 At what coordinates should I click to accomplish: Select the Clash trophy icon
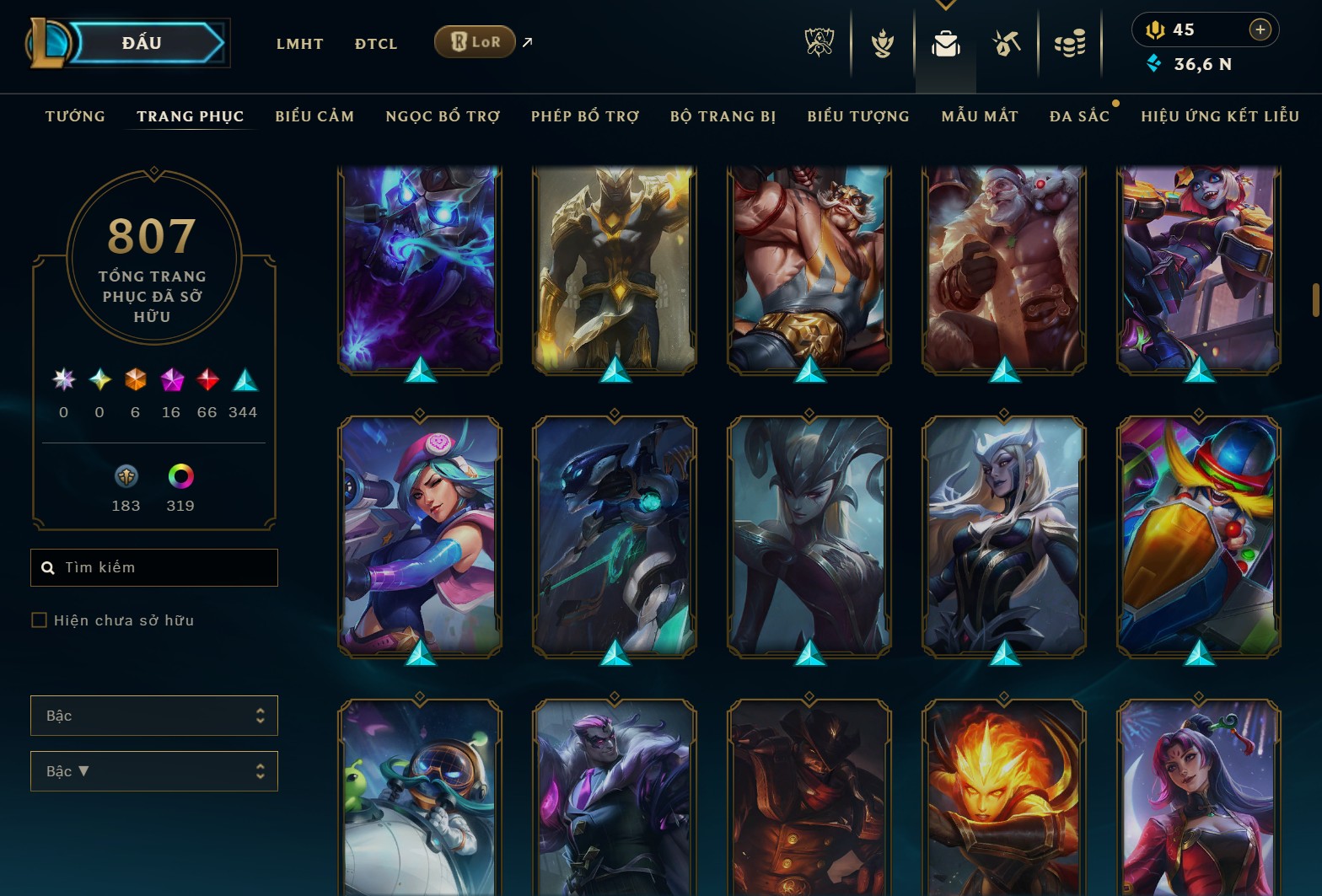[881, 44]
